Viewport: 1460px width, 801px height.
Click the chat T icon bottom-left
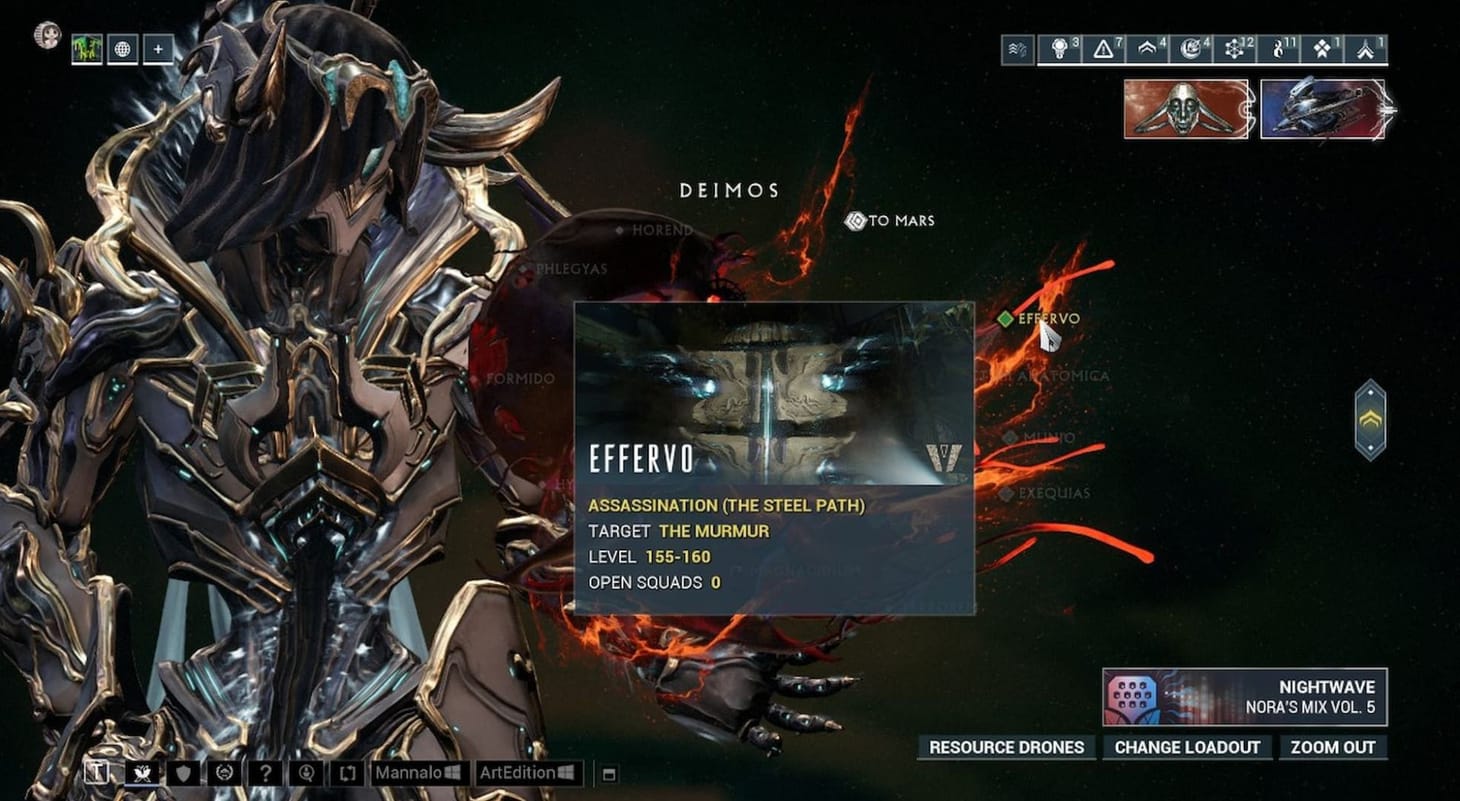98,772
